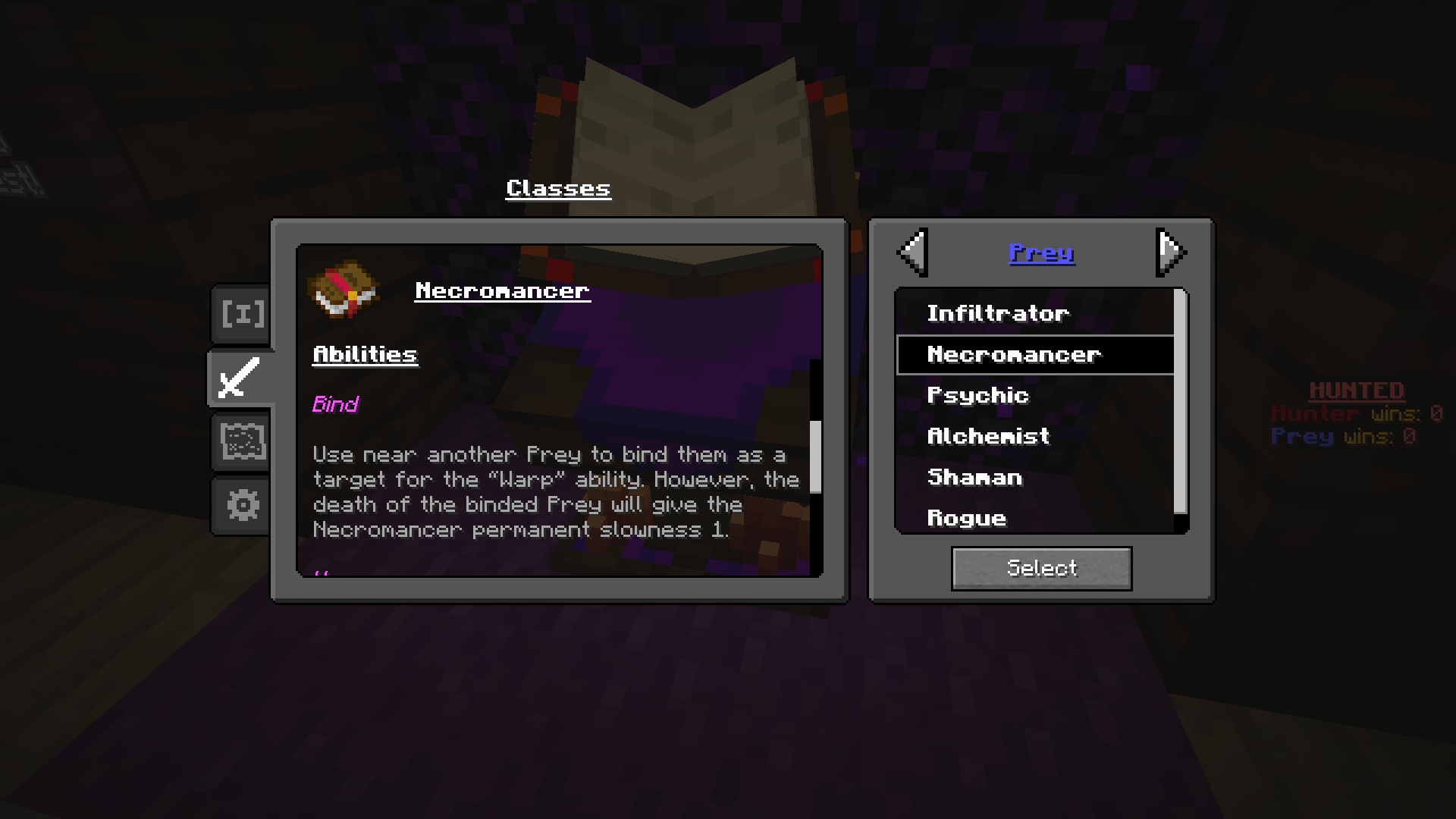
Task: Select the Shaman class
Action: 975,477
